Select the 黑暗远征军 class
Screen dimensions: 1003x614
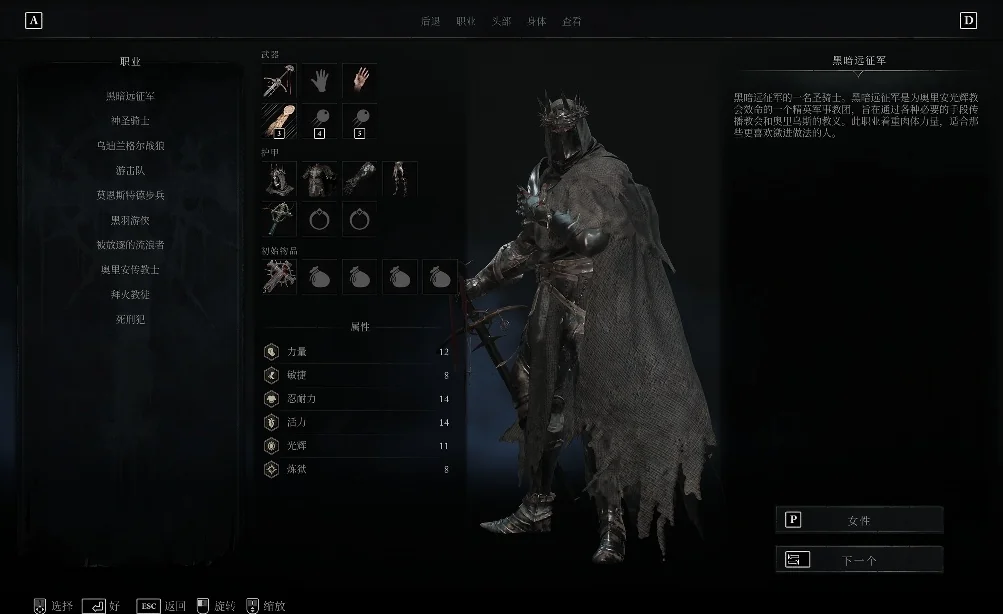[131, 96]
